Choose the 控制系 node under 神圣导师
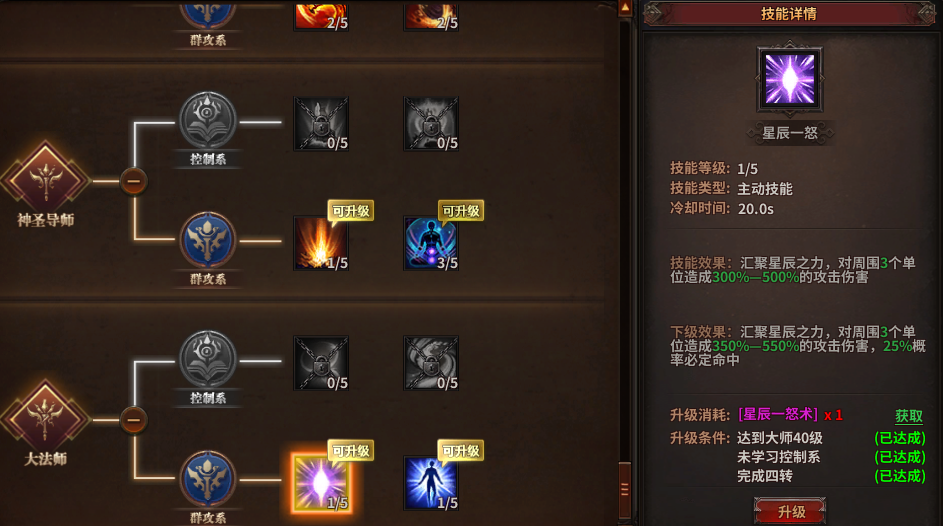Screen dimensions: 943x526 coord(208,120)
